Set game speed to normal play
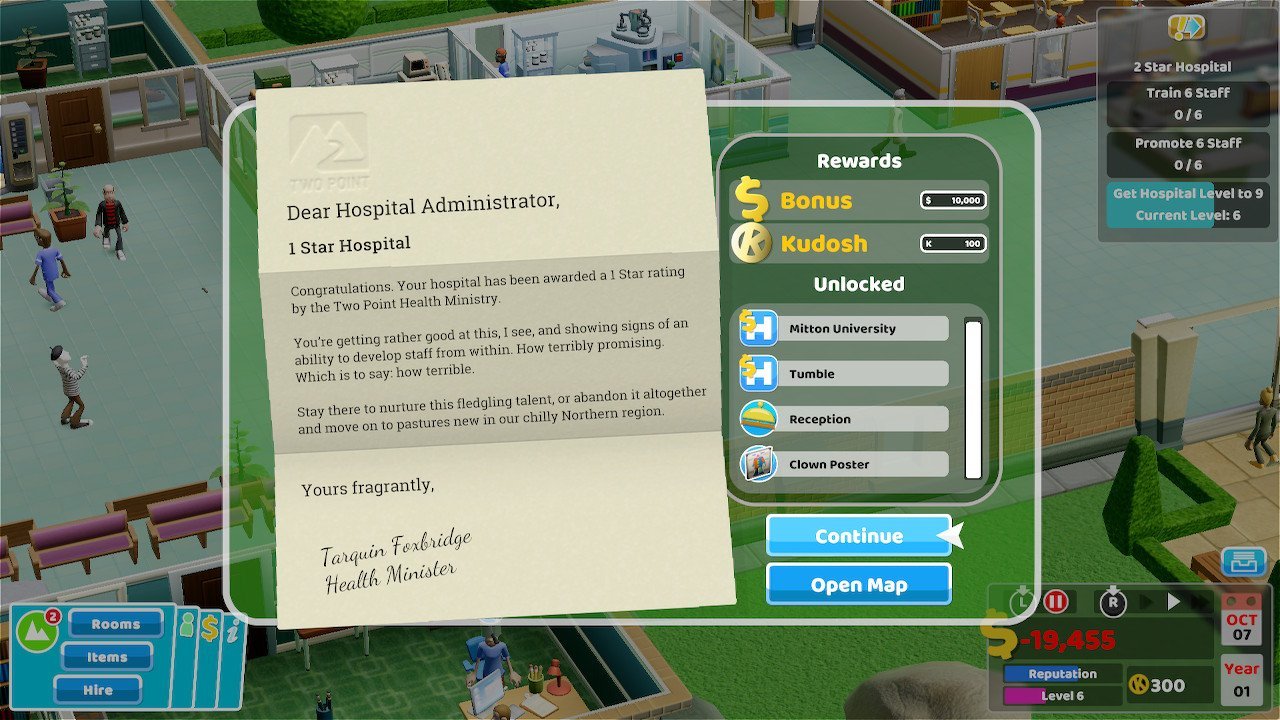 pyautogui.click(x=1174, y=602)
